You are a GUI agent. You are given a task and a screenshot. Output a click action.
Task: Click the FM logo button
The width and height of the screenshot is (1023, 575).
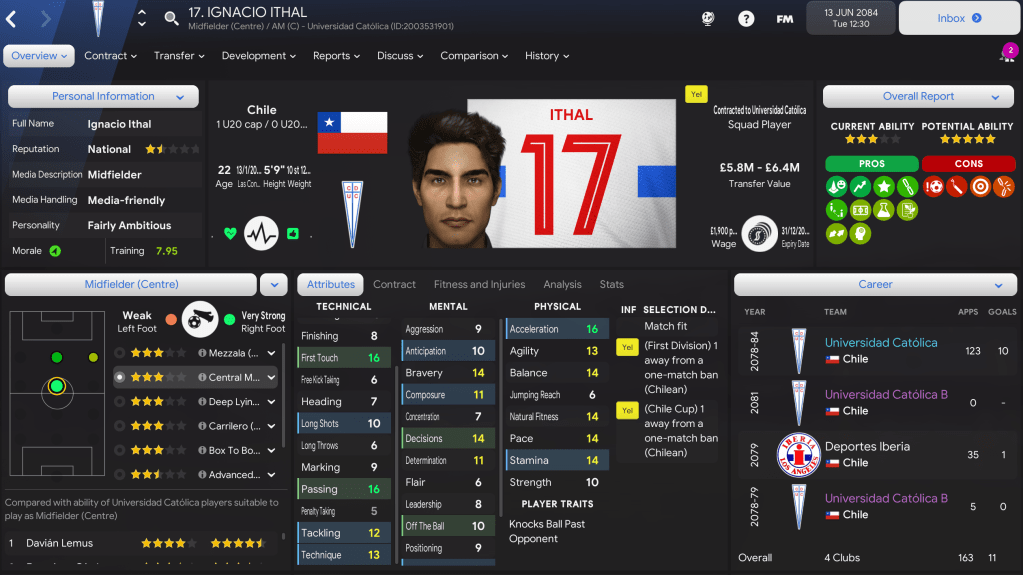point(785,18)
